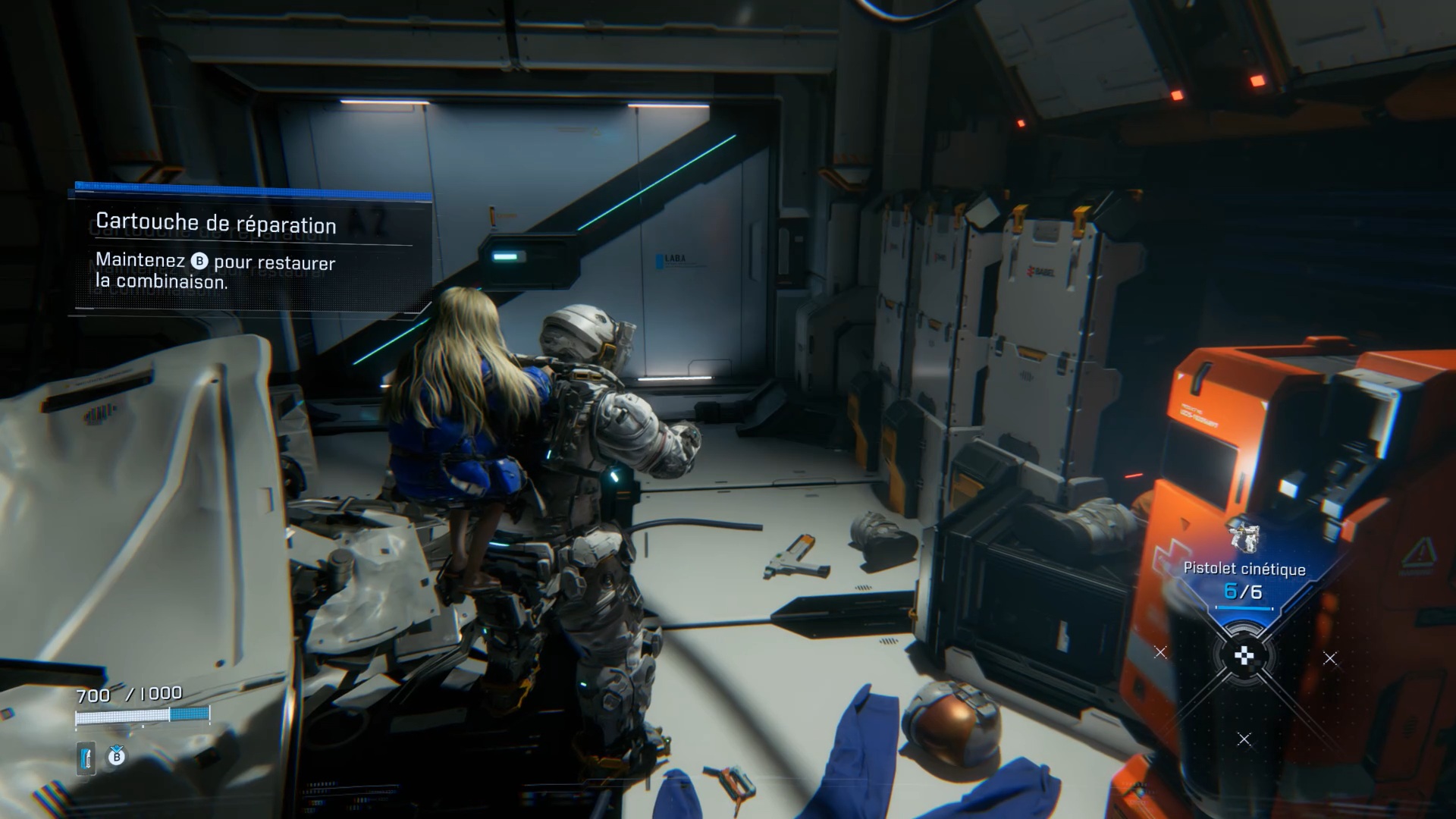This screenshot has height=819, width=1456.
Task: Click the Cartouche de réparation tooltip panel
Action: [x=250, y=252]
